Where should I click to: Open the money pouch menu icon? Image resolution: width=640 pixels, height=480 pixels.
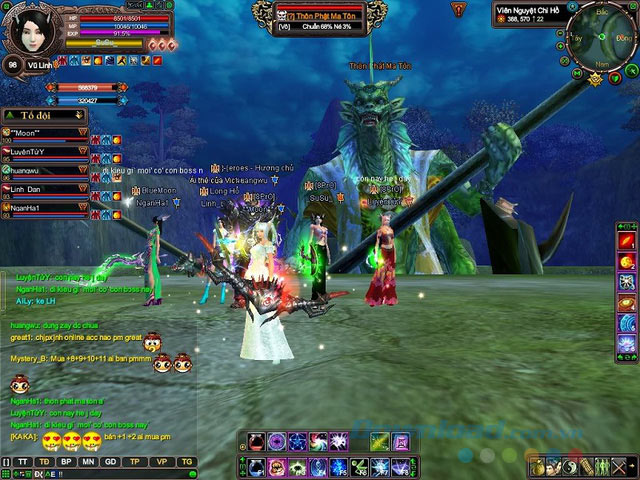(538, 467)
